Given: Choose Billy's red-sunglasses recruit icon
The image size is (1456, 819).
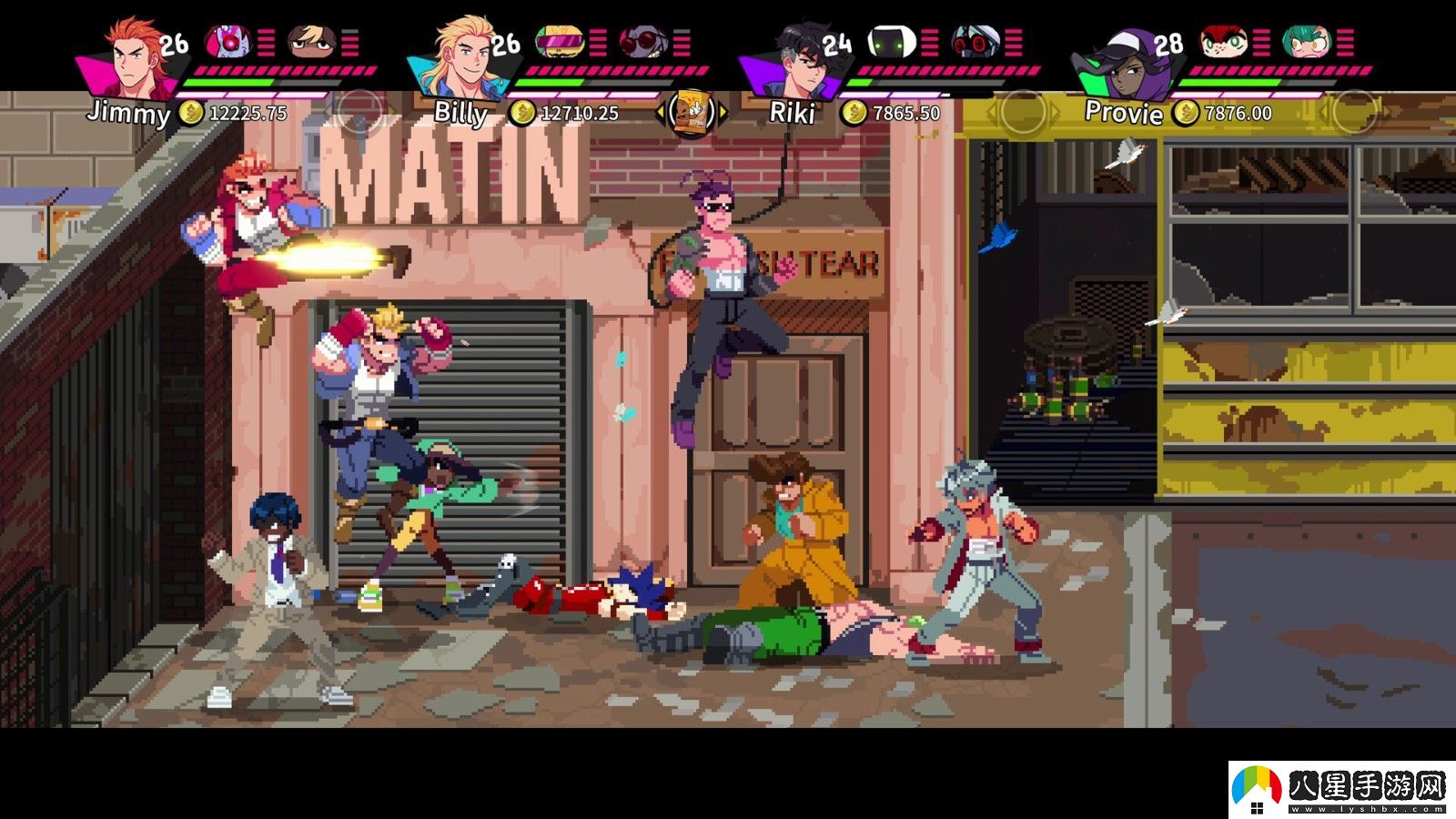Looking at the screenshot, I should click(643, 41).
